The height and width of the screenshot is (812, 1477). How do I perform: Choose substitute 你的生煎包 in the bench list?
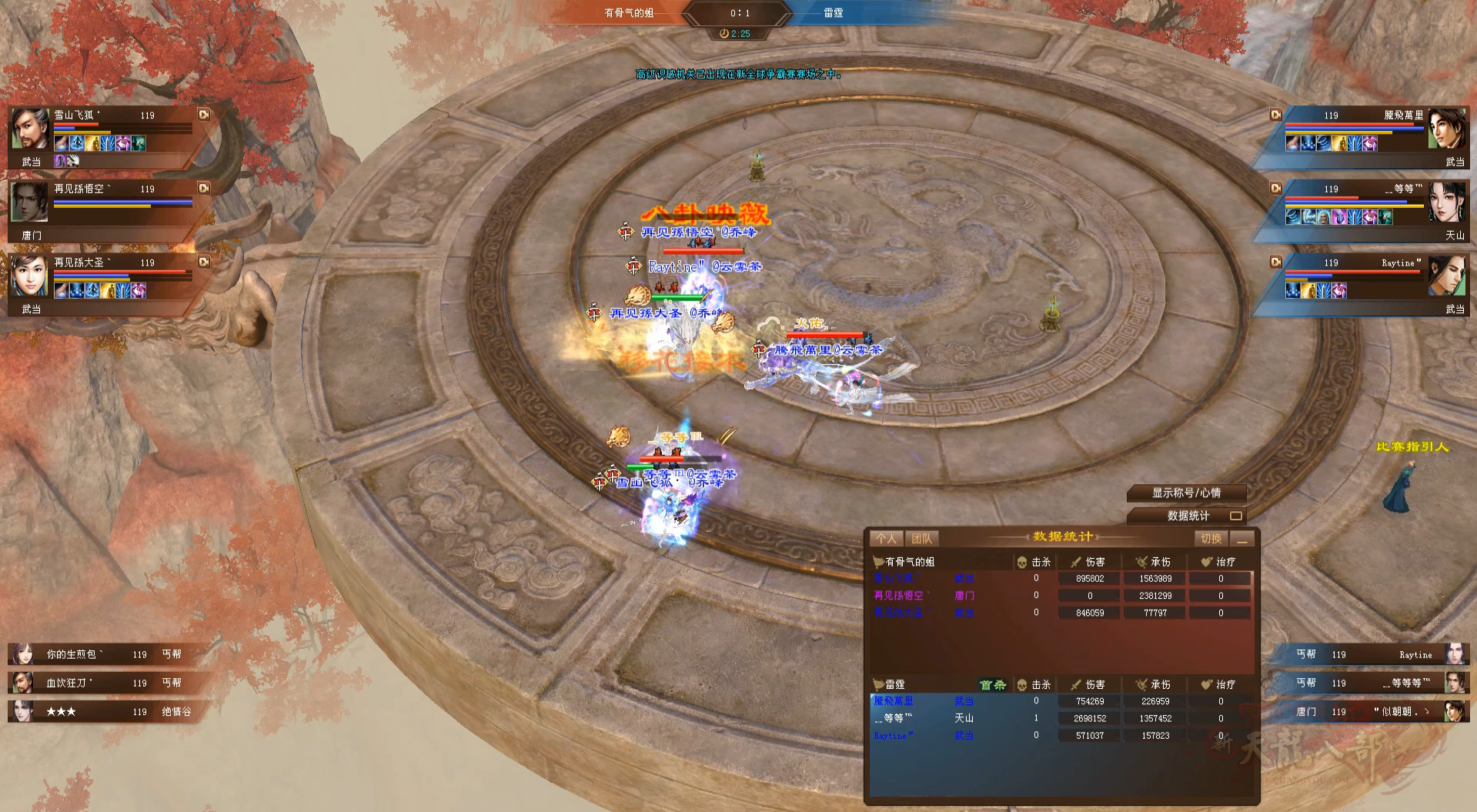[x=100, y=654]
